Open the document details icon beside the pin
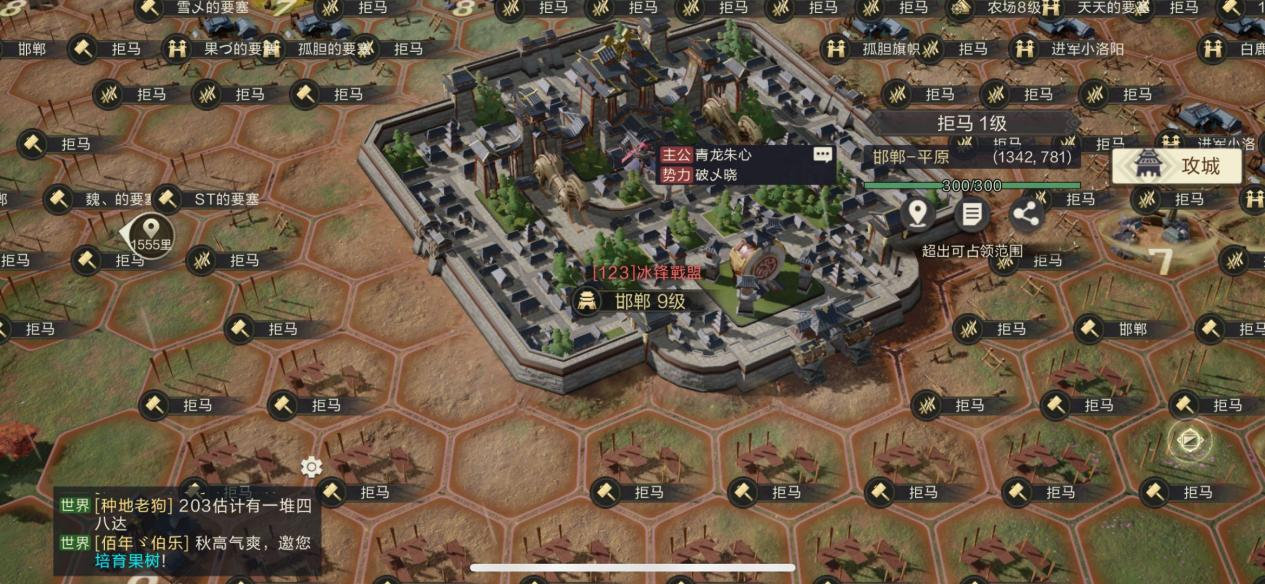 971,213
